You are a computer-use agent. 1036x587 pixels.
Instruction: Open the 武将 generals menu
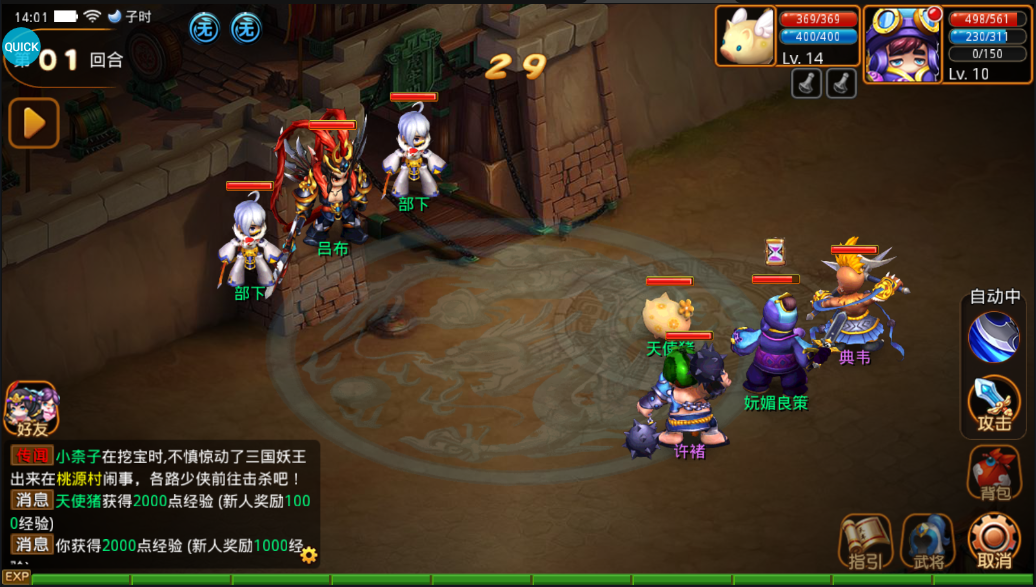pos(928,541)
